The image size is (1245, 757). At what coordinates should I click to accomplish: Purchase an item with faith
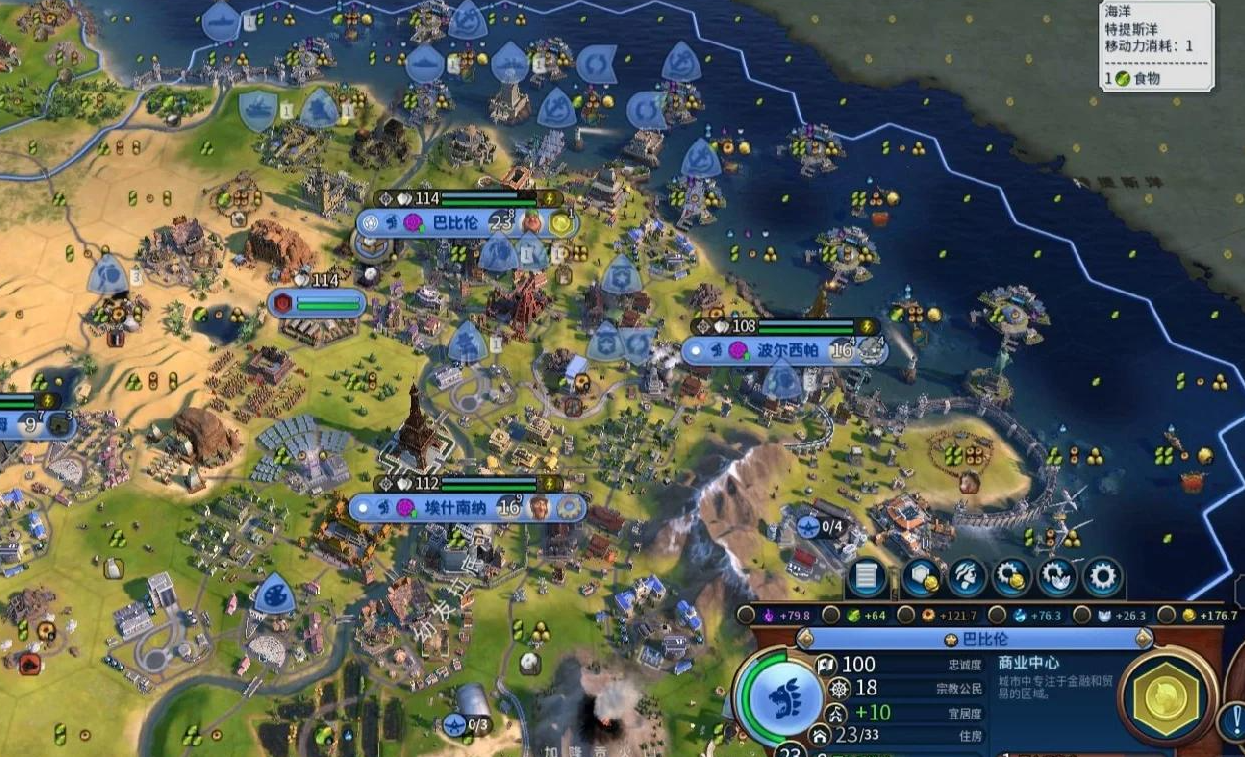pos(1057,578)
